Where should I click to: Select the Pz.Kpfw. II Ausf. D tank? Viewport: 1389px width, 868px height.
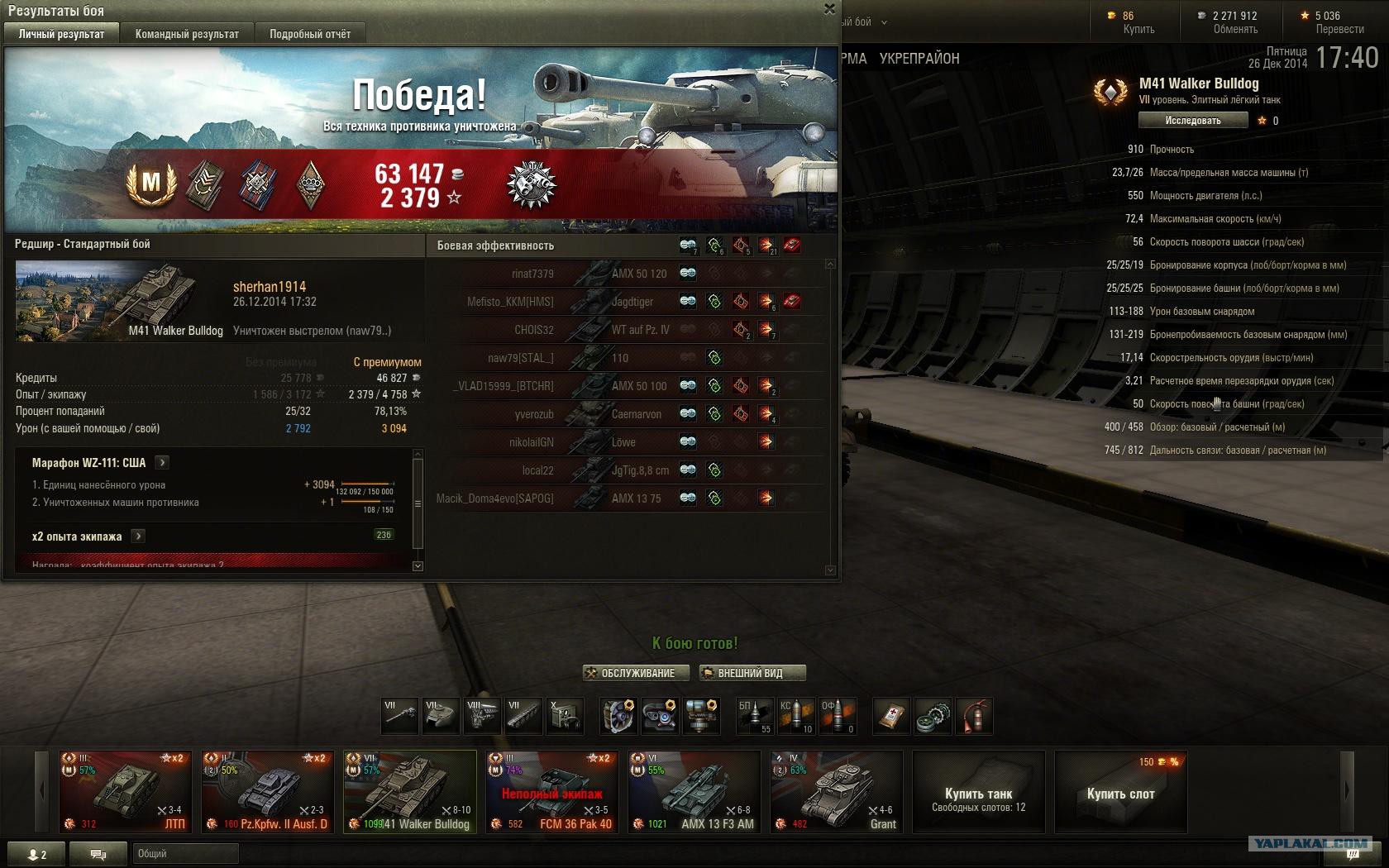(x=268, y=791)
